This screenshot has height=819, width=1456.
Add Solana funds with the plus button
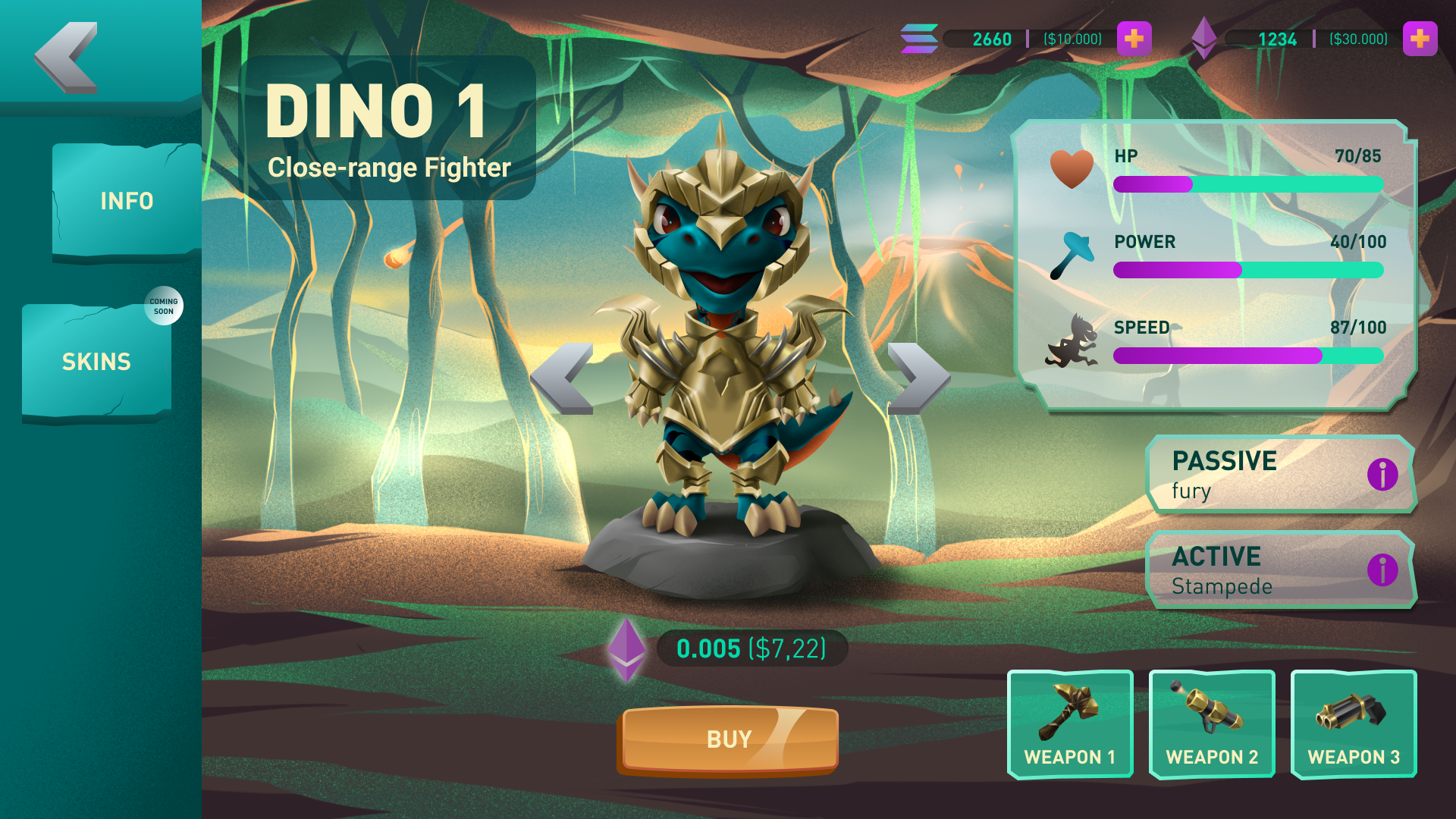point(1134,39)
